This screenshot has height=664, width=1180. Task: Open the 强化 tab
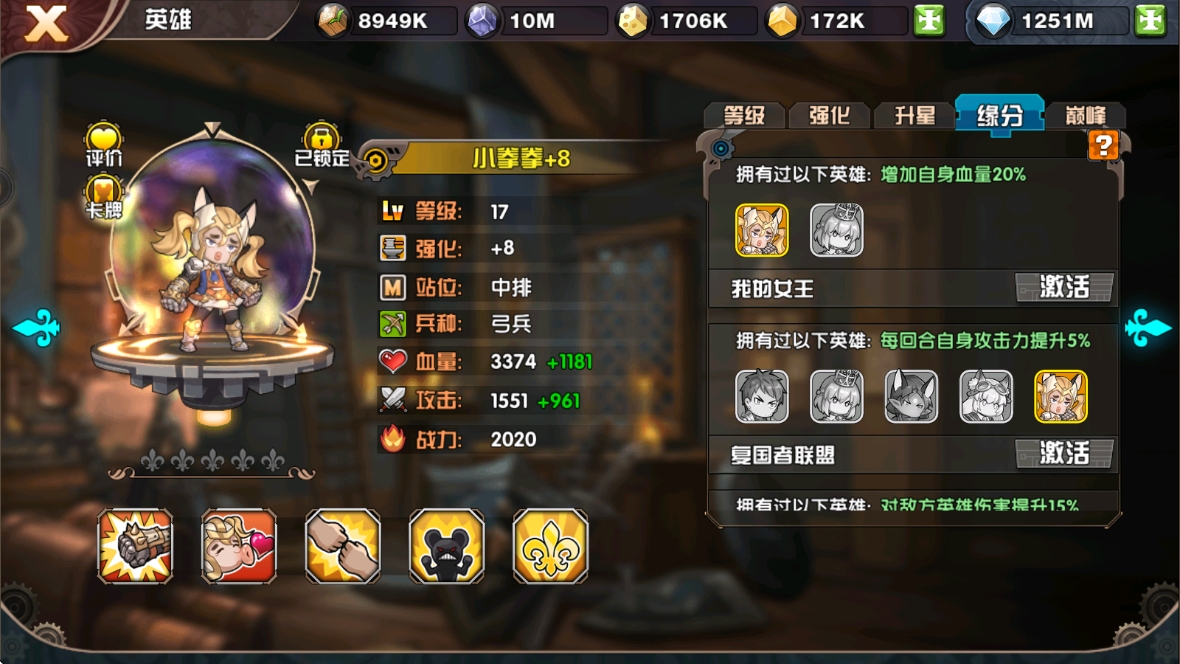point(829,115)
